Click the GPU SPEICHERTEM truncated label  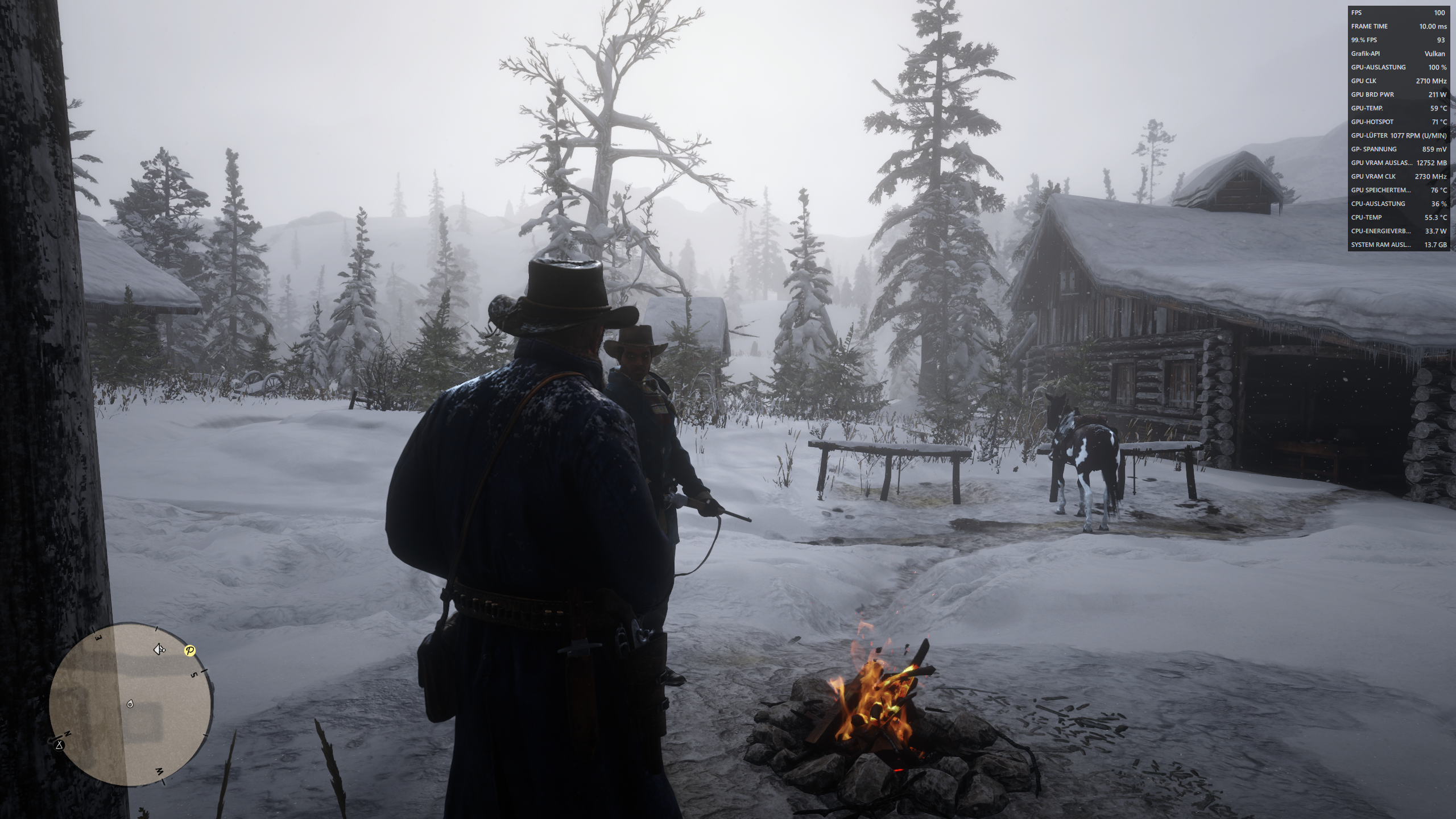click(x=1381, y=191)
